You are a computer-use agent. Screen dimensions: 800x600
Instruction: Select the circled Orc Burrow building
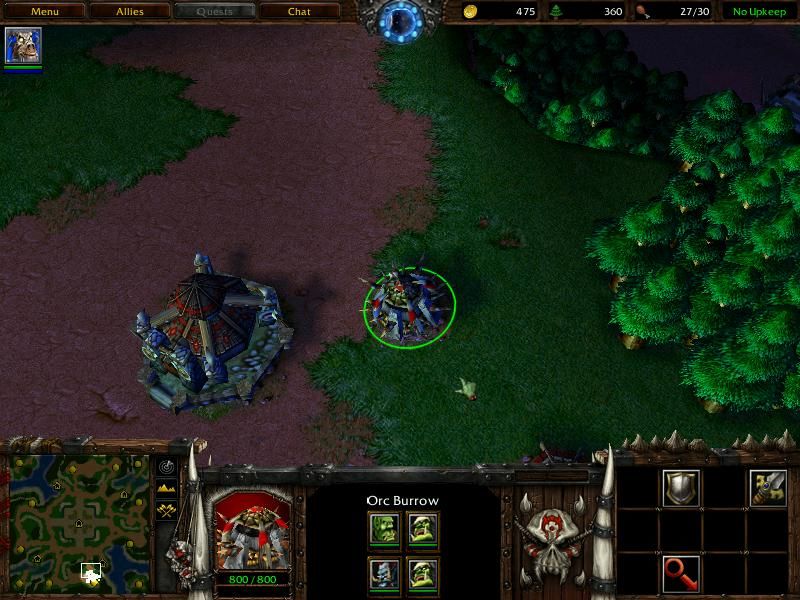[x=409, y=308]
